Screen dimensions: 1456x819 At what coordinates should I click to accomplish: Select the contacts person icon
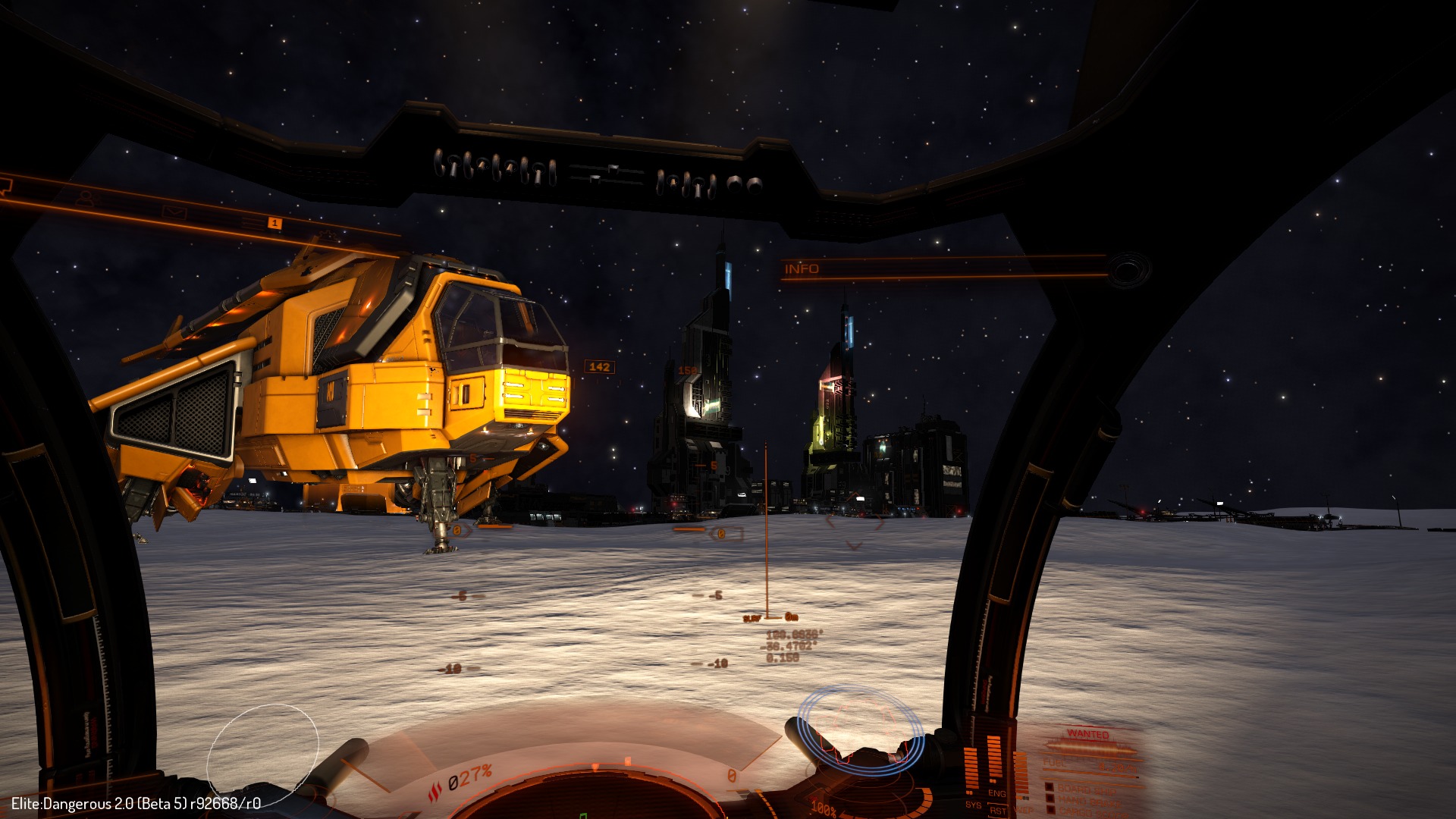(88, 199)
